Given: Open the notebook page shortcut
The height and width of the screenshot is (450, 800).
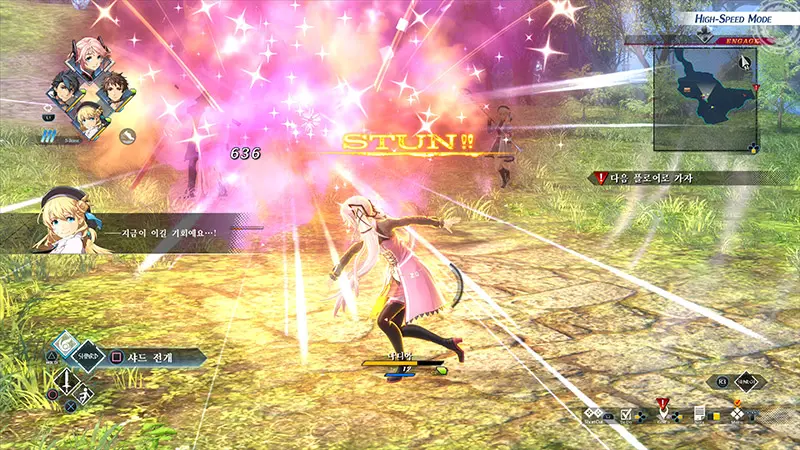Looking at the screenshot, I should pos(699,415).
